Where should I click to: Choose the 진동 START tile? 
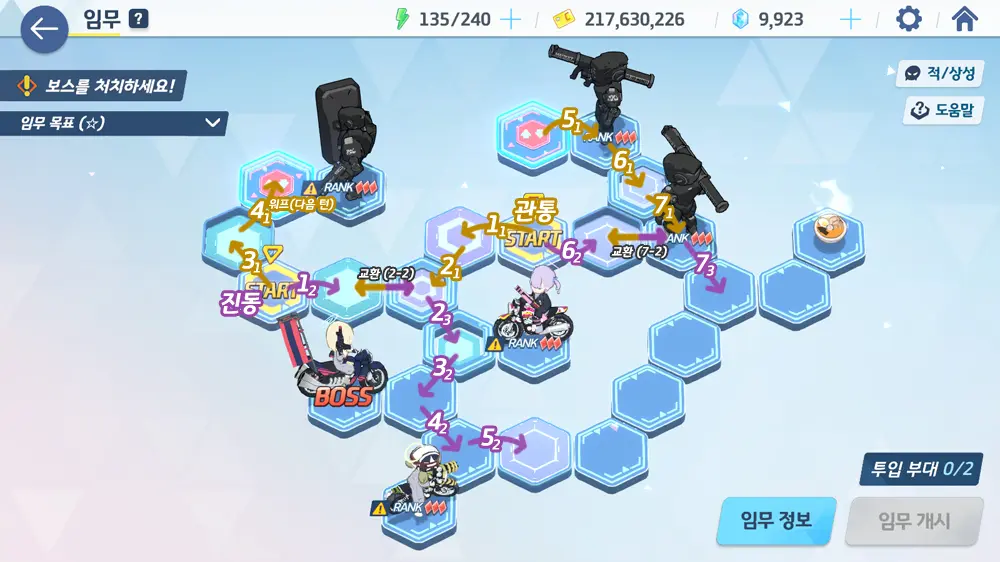pos(270,288)
